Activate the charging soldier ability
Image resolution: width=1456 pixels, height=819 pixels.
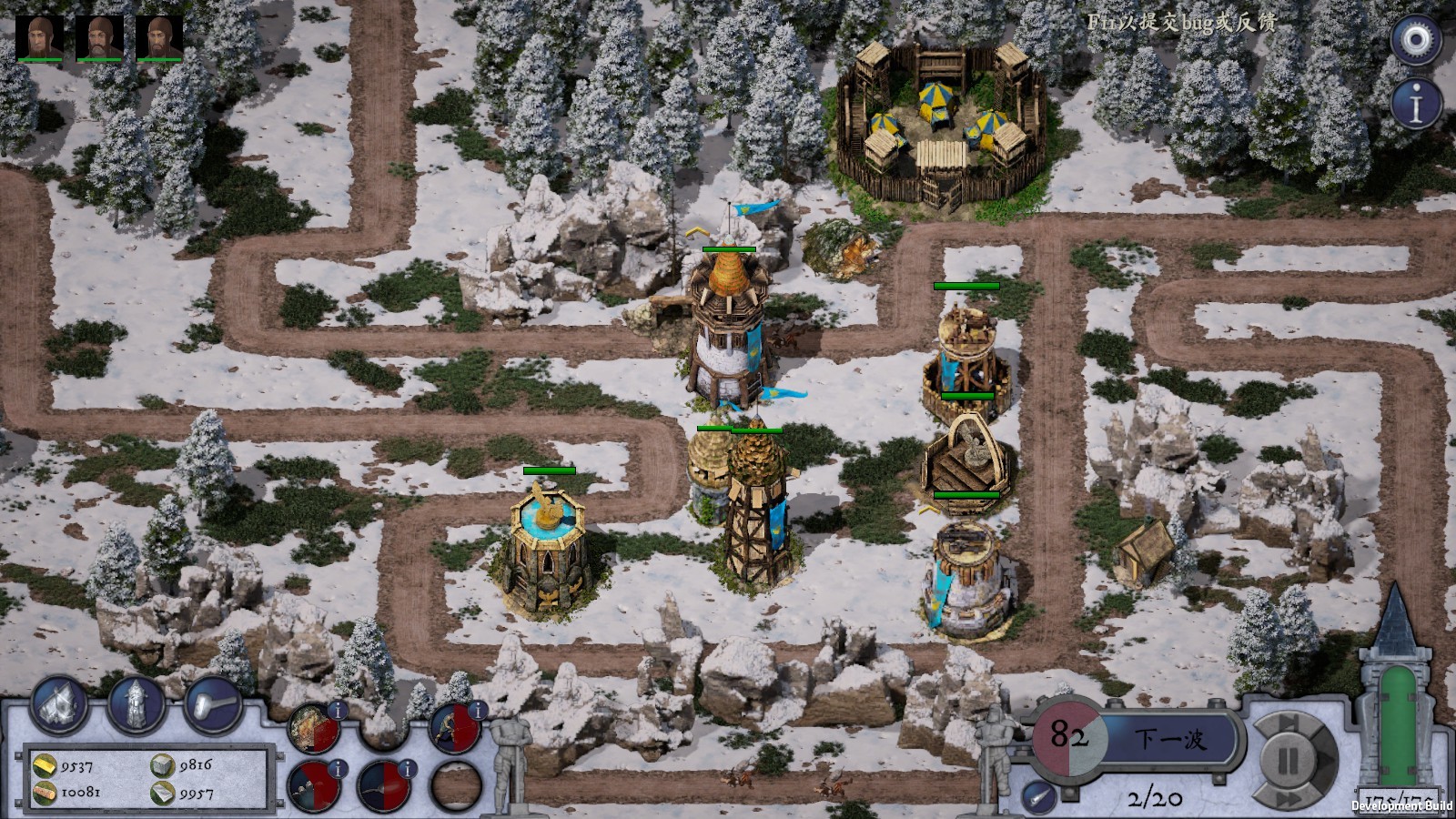click(x=452, y=729)
